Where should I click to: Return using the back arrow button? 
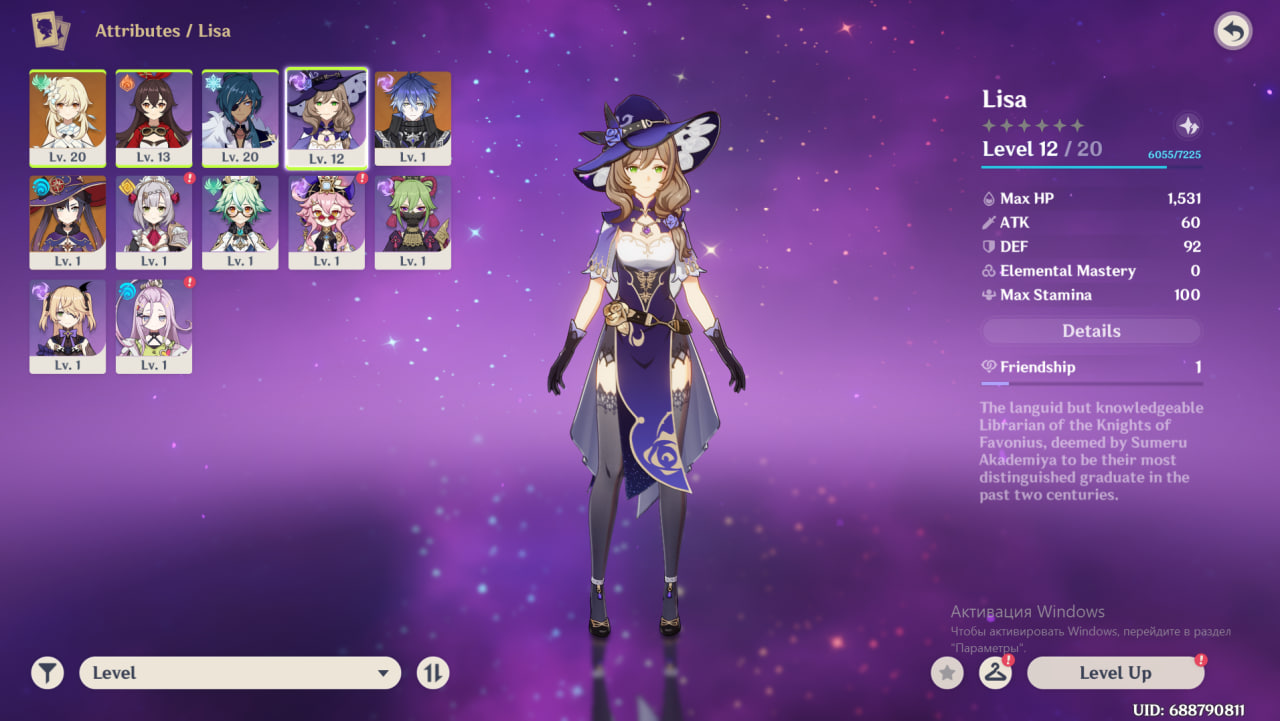tap(1233, 32)
